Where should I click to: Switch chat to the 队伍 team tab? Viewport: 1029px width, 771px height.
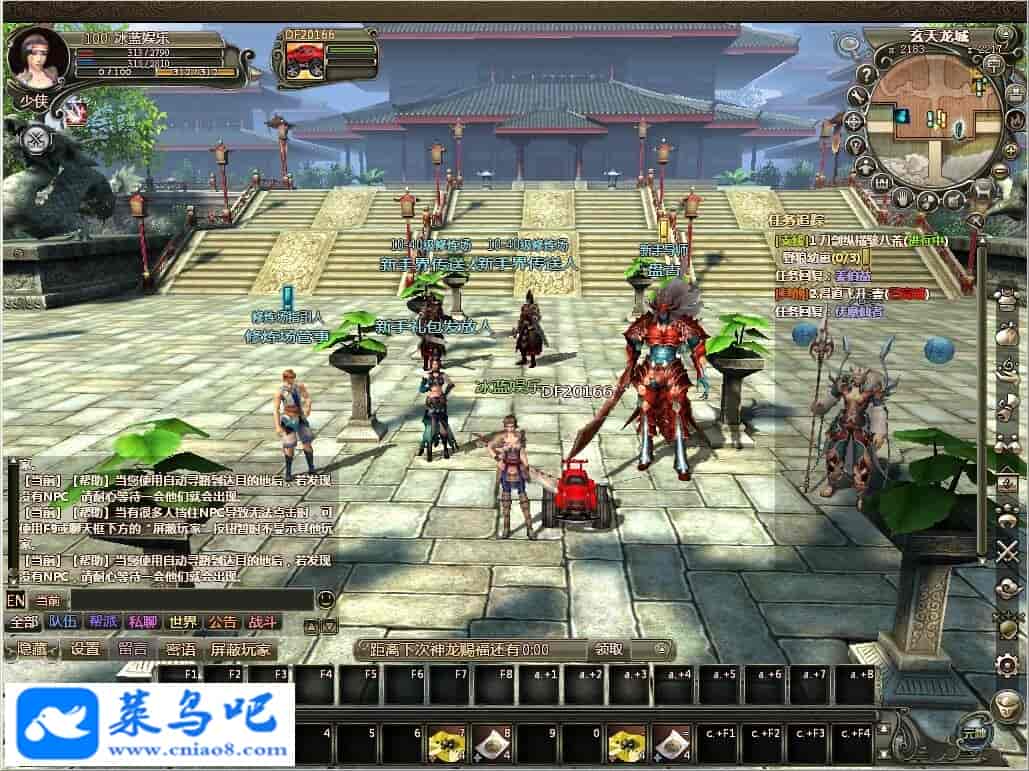tap(62, 622)
